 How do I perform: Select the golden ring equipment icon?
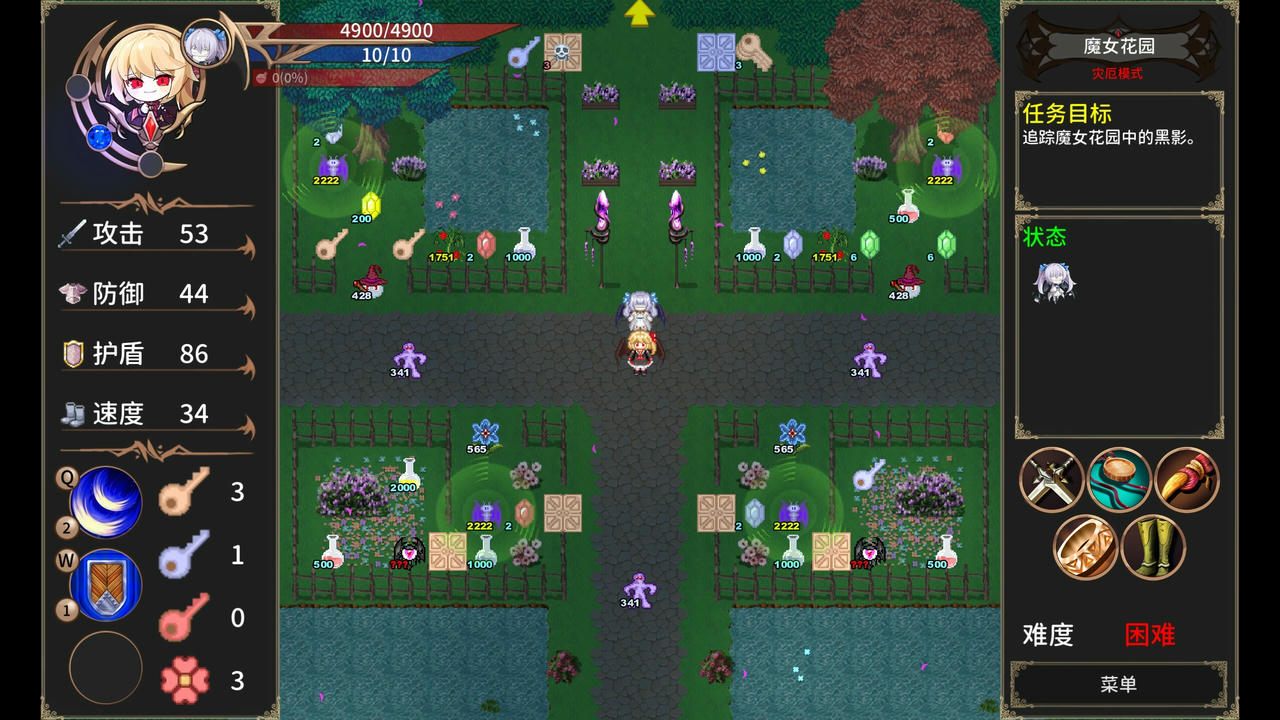click(1085, 549)
